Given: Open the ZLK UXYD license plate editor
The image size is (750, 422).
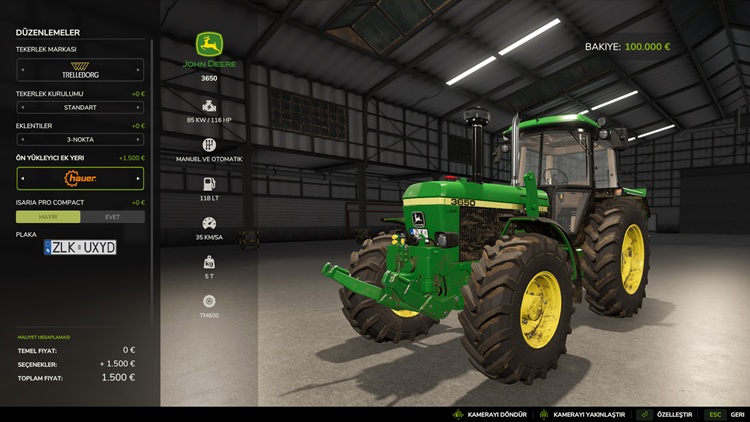Looking at the screenshot, I should coord(80,247).
